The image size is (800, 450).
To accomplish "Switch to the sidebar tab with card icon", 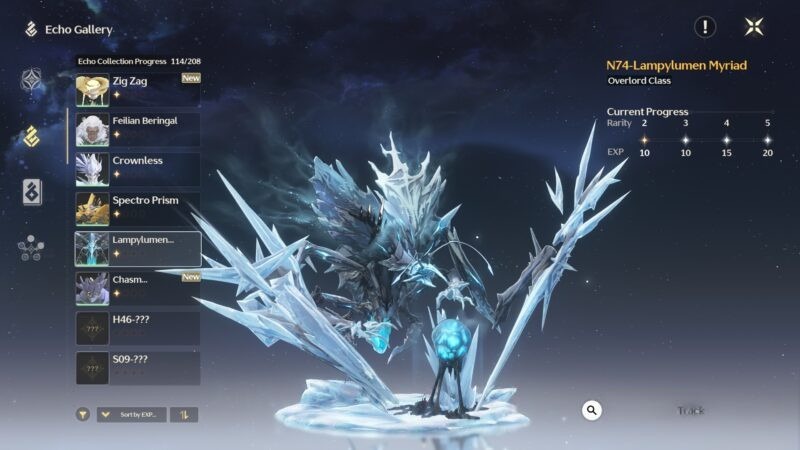I will (32, 193).
